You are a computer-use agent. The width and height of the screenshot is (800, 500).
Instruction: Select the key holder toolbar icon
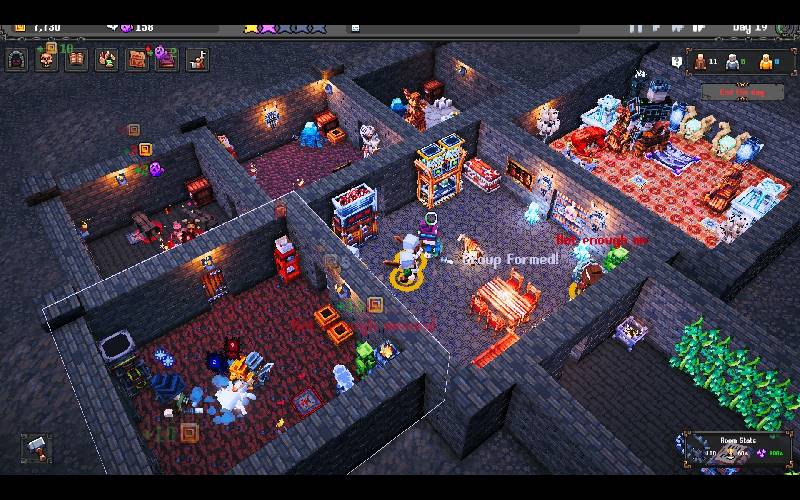[x=198, y=60]
